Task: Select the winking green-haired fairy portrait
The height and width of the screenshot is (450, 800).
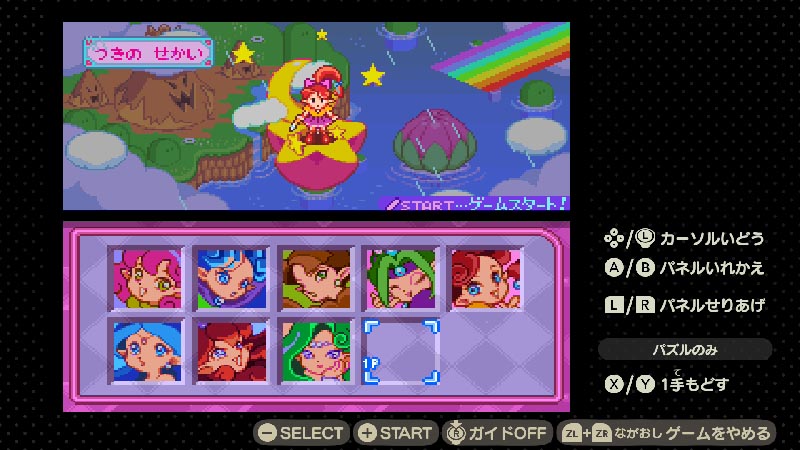Action: (x=401, y=281)
